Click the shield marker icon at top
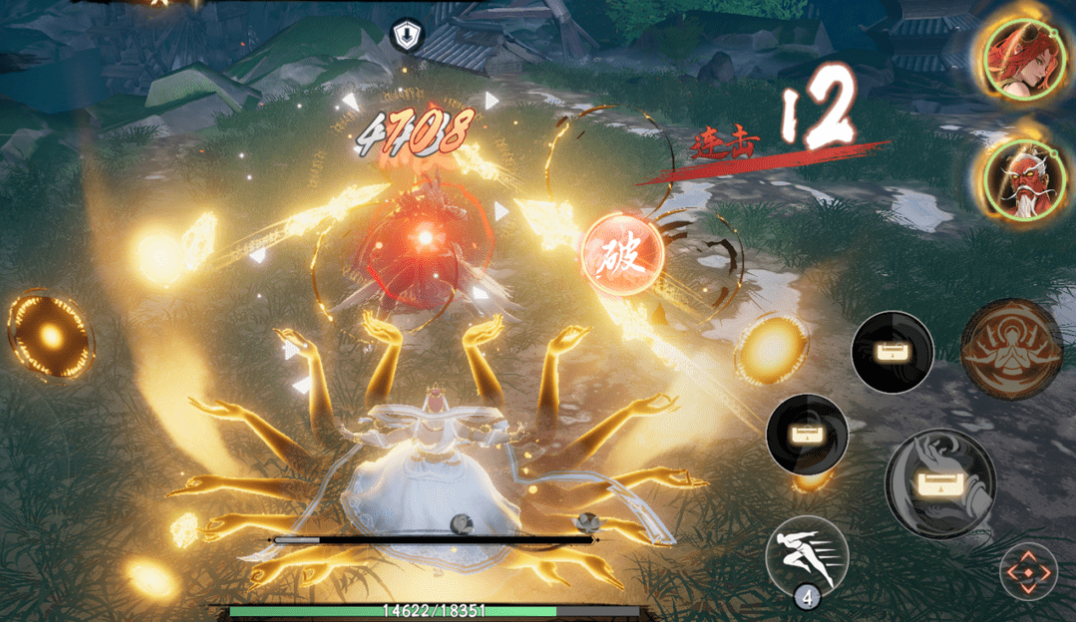The width and height of the screenshot is (1076, 622). click(404, 37)
